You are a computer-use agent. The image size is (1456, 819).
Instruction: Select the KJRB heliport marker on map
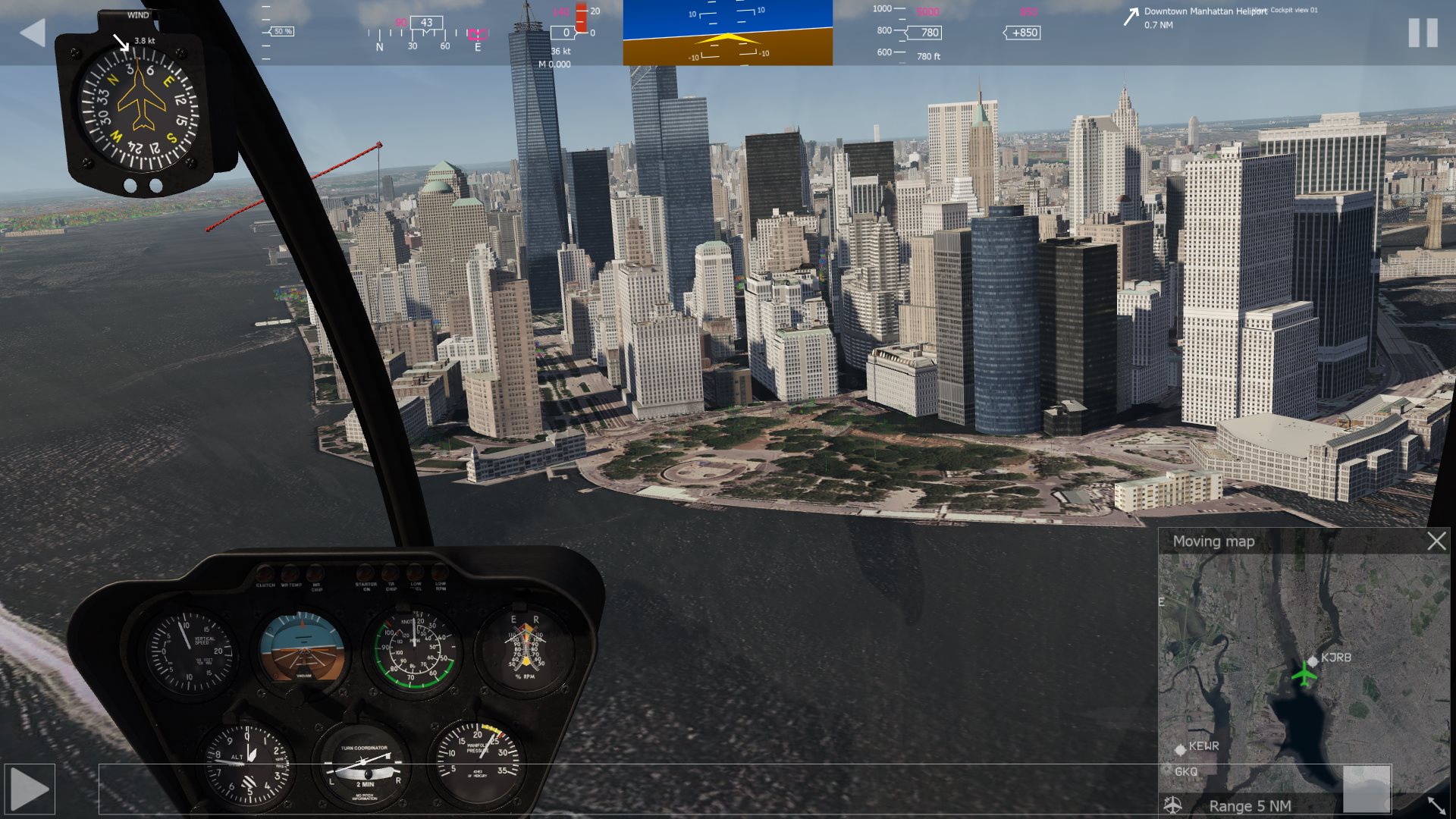click(x=1313, y=661)
